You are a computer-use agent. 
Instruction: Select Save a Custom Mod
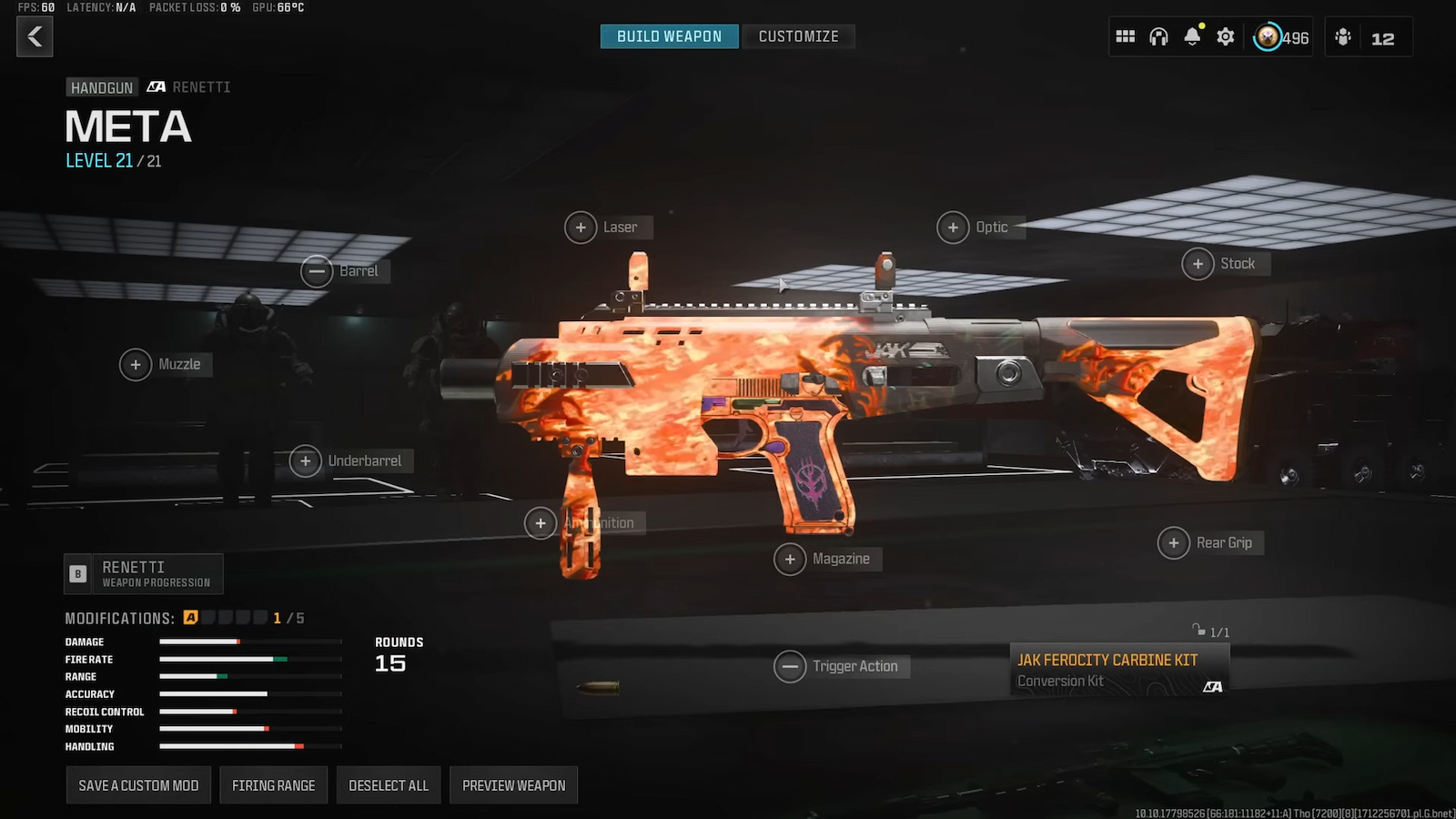pos(138,784)
